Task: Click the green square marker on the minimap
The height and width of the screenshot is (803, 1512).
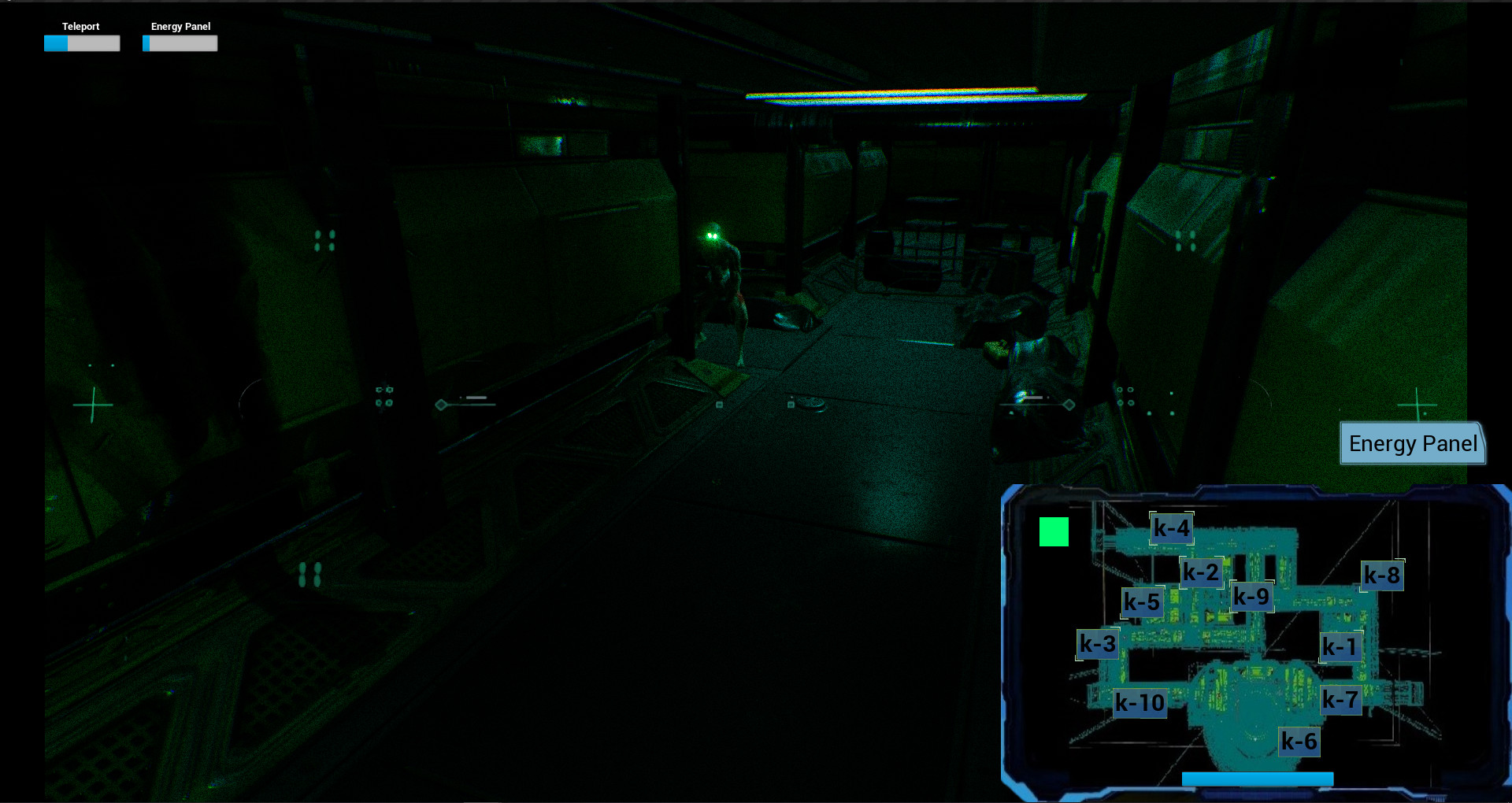Action: pyautogui.click(x=1054, y=531)
